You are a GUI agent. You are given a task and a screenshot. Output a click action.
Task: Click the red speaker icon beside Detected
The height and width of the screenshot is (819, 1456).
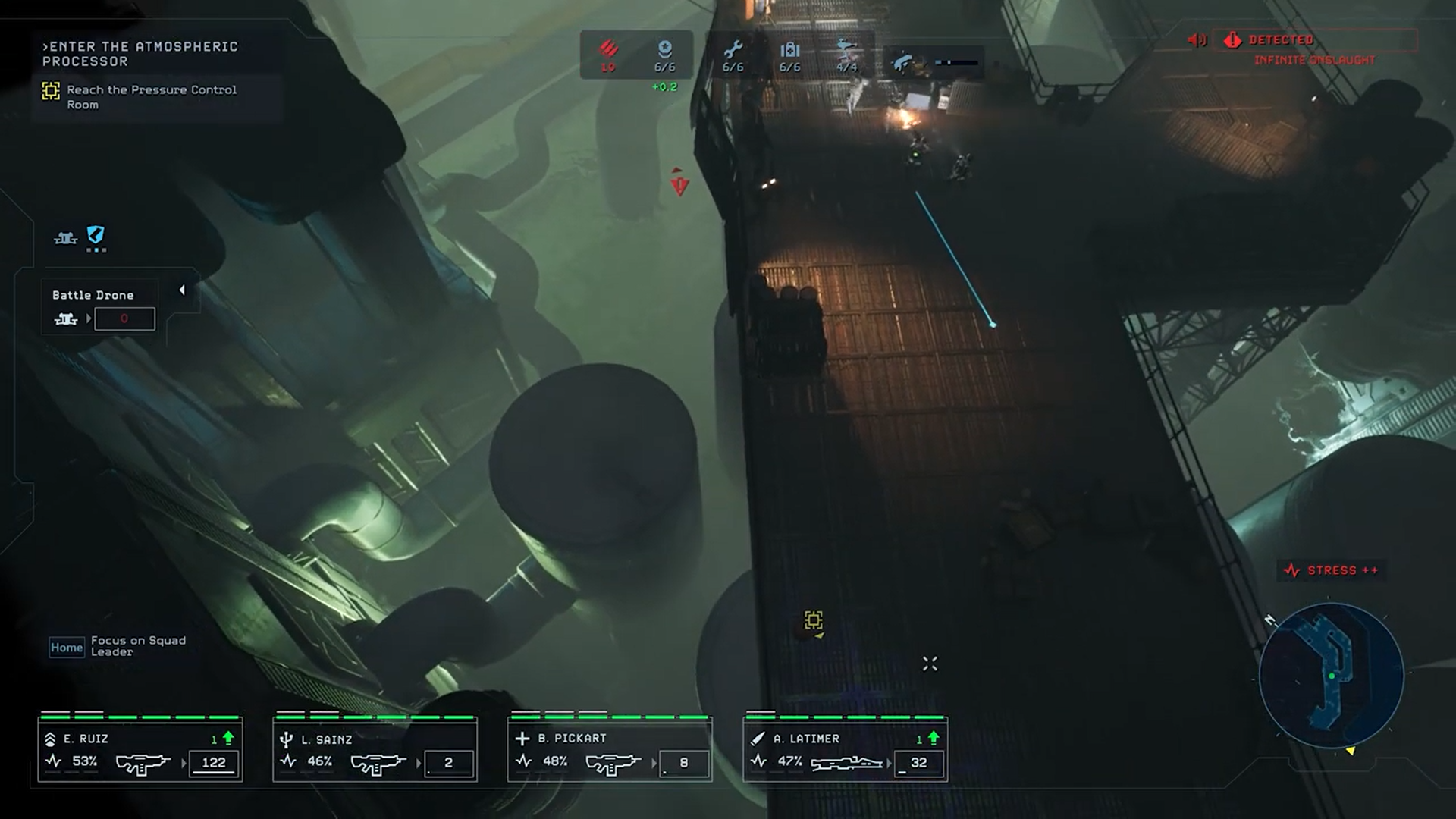[x=1197, y=40]
